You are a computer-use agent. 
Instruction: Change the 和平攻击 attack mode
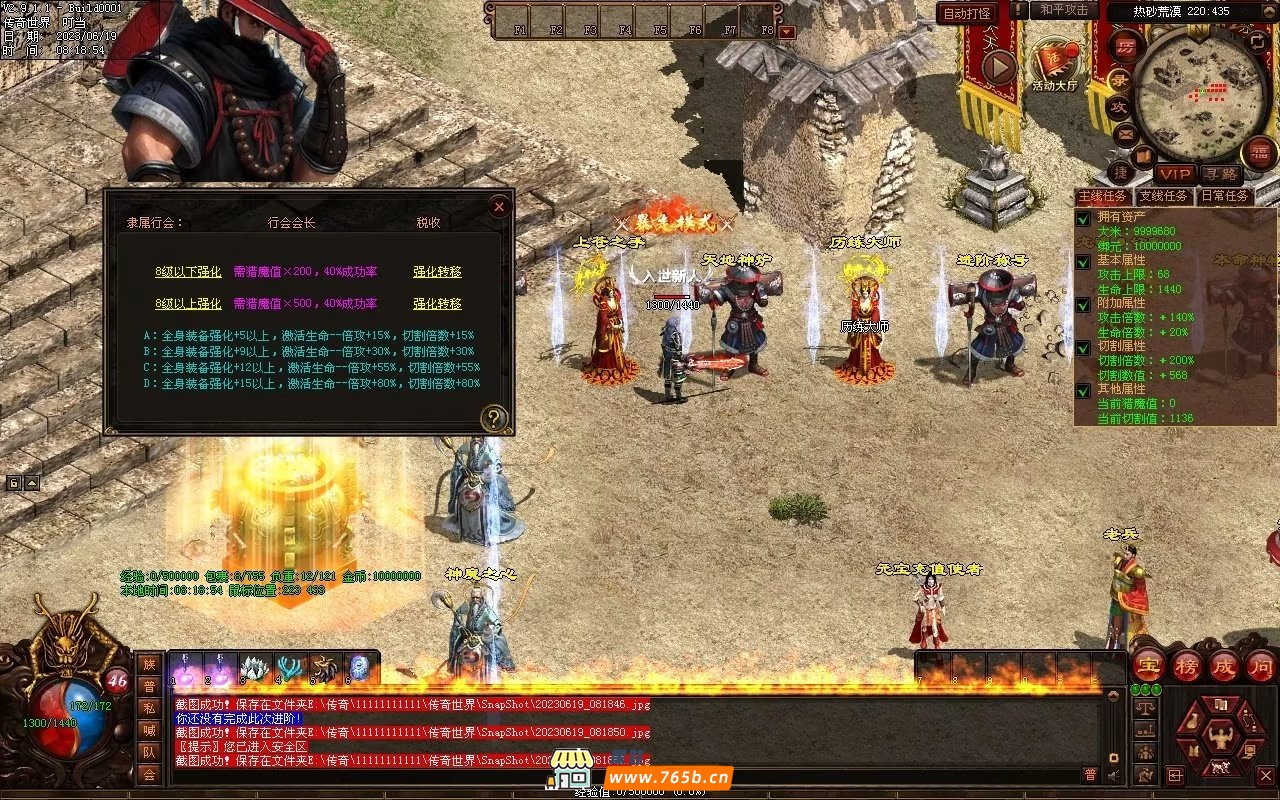(1064, 10)
